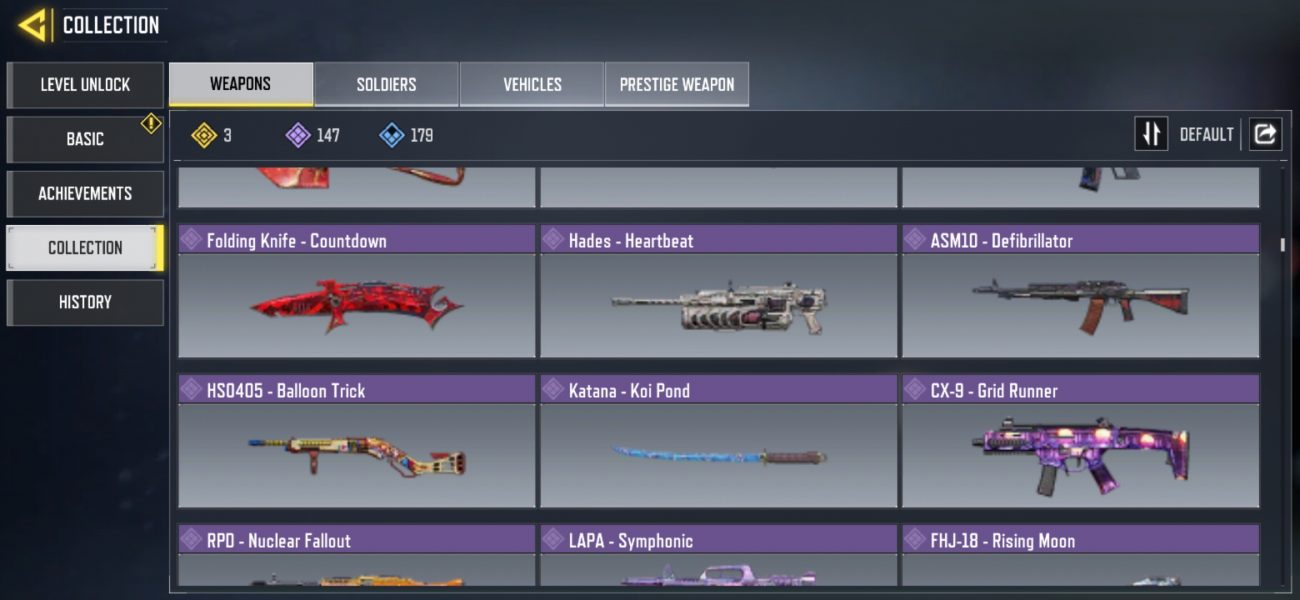This screenshot has height=600, width=1300.
Task: Show the History section
Action: 85,302
